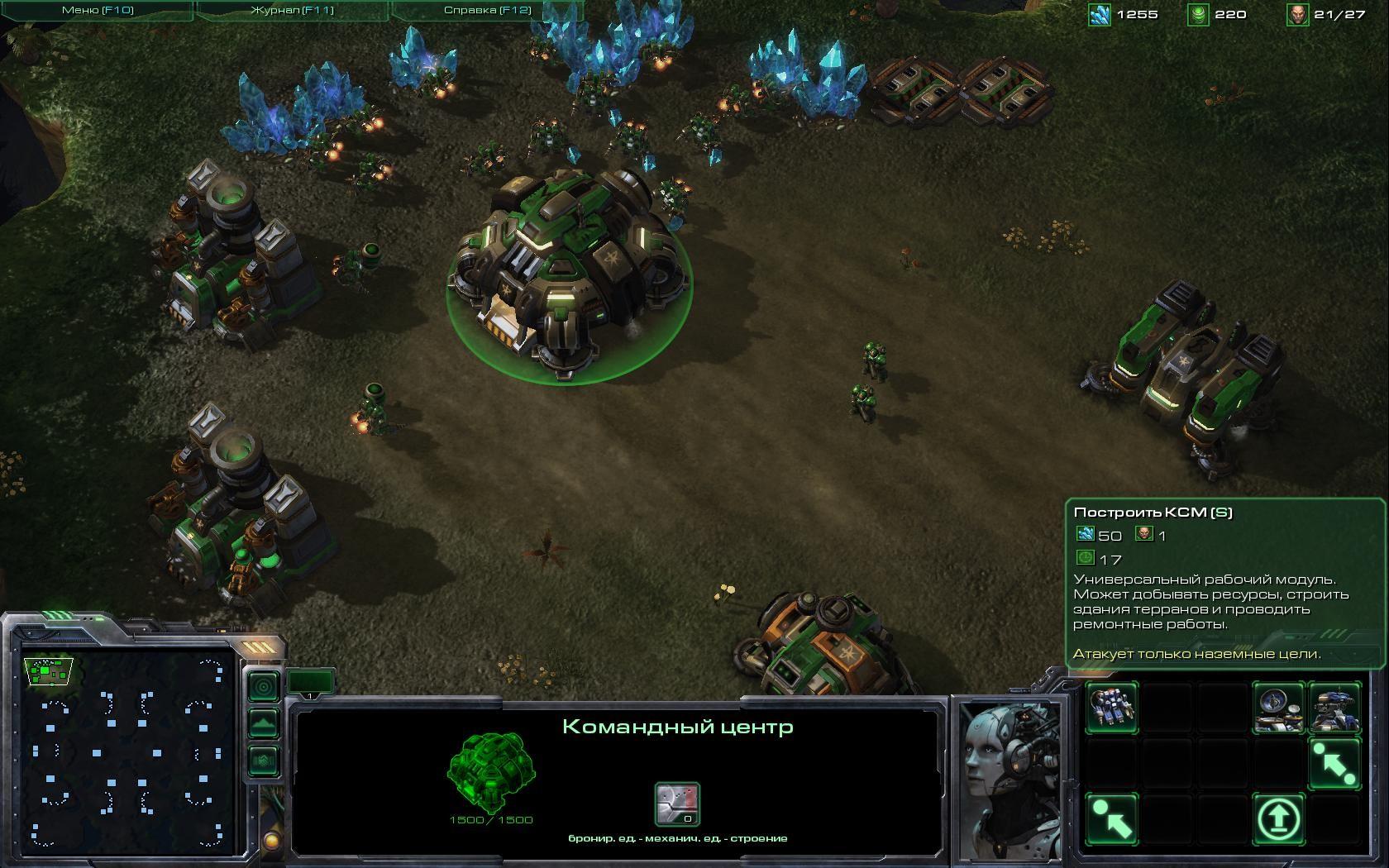Lift off using the circled up-arrow button

click(1278, 818)
